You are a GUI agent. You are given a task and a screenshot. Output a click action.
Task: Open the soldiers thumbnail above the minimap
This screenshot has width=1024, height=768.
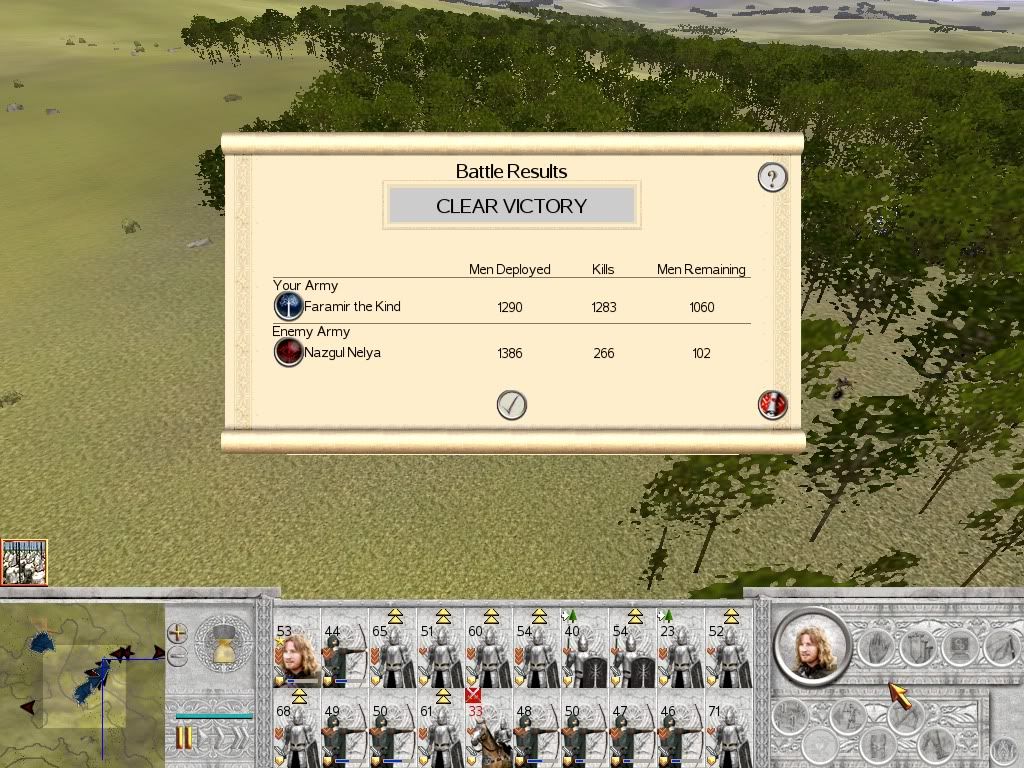(x=24, y=562)
